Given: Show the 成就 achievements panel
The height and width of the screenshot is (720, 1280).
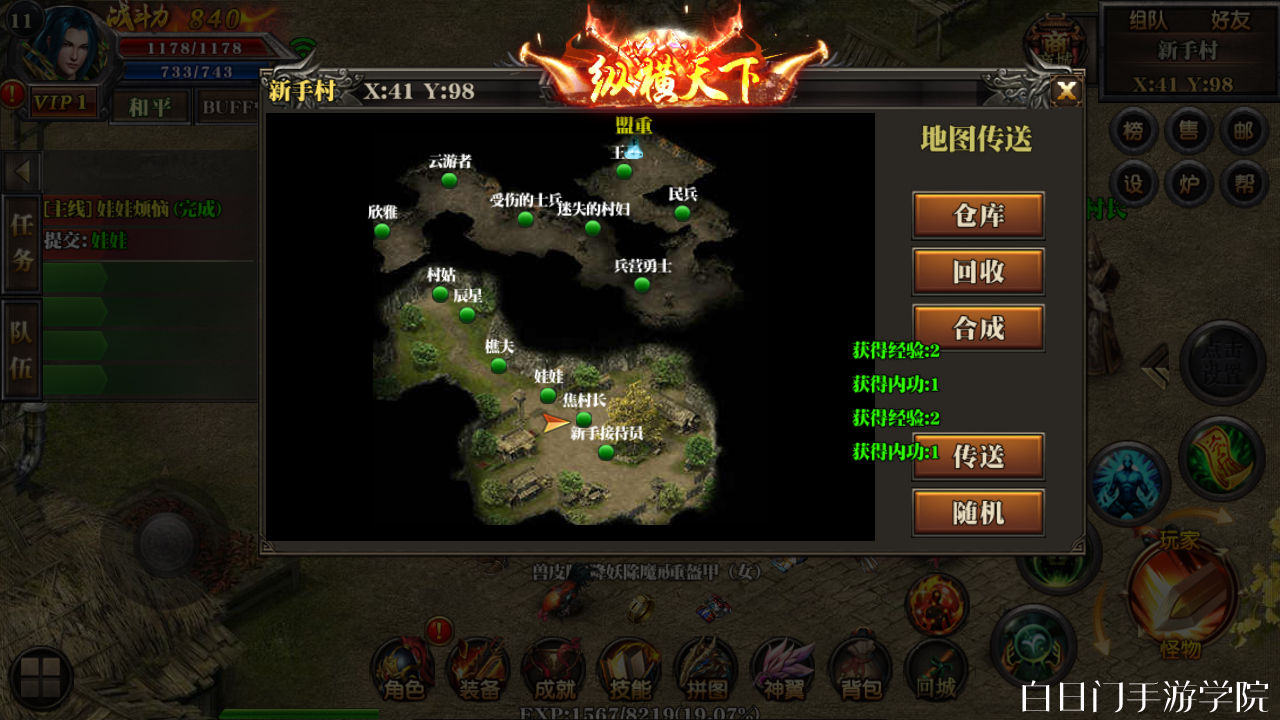Looking at the screenshot, I should coord(554,670).
